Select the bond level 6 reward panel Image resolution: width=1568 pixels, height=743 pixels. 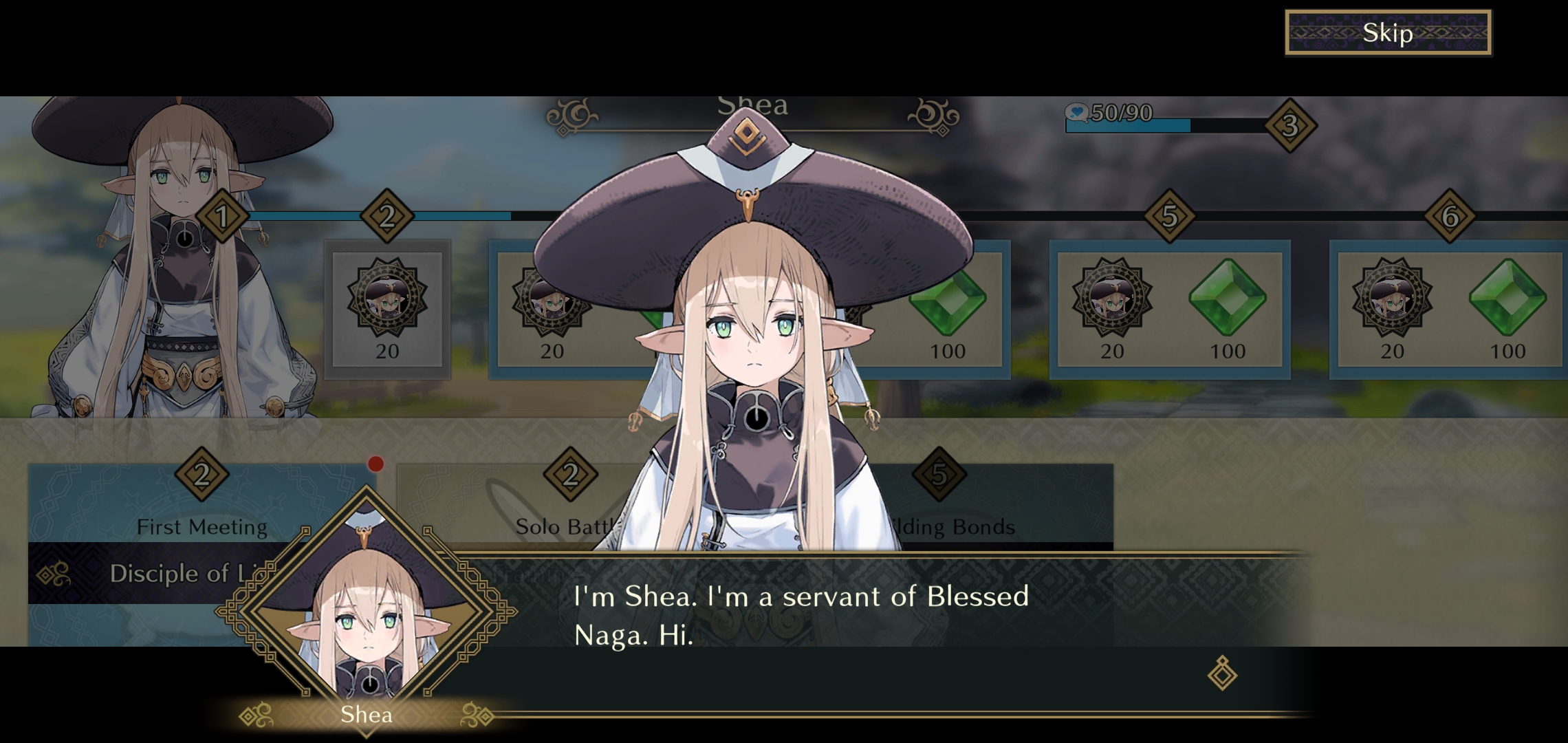[1448, 310]
